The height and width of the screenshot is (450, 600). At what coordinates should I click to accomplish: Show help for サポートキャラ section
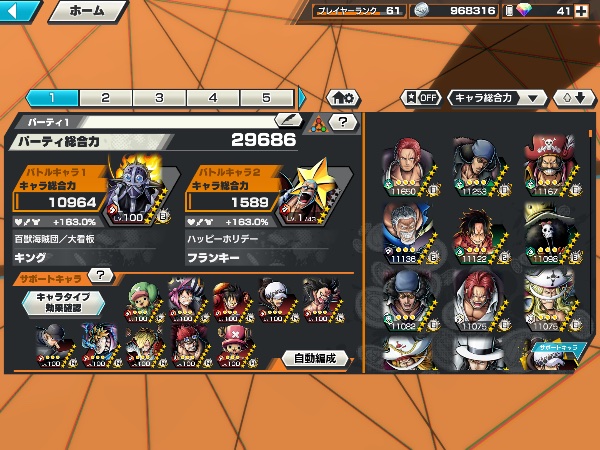(x=100, y=275)
